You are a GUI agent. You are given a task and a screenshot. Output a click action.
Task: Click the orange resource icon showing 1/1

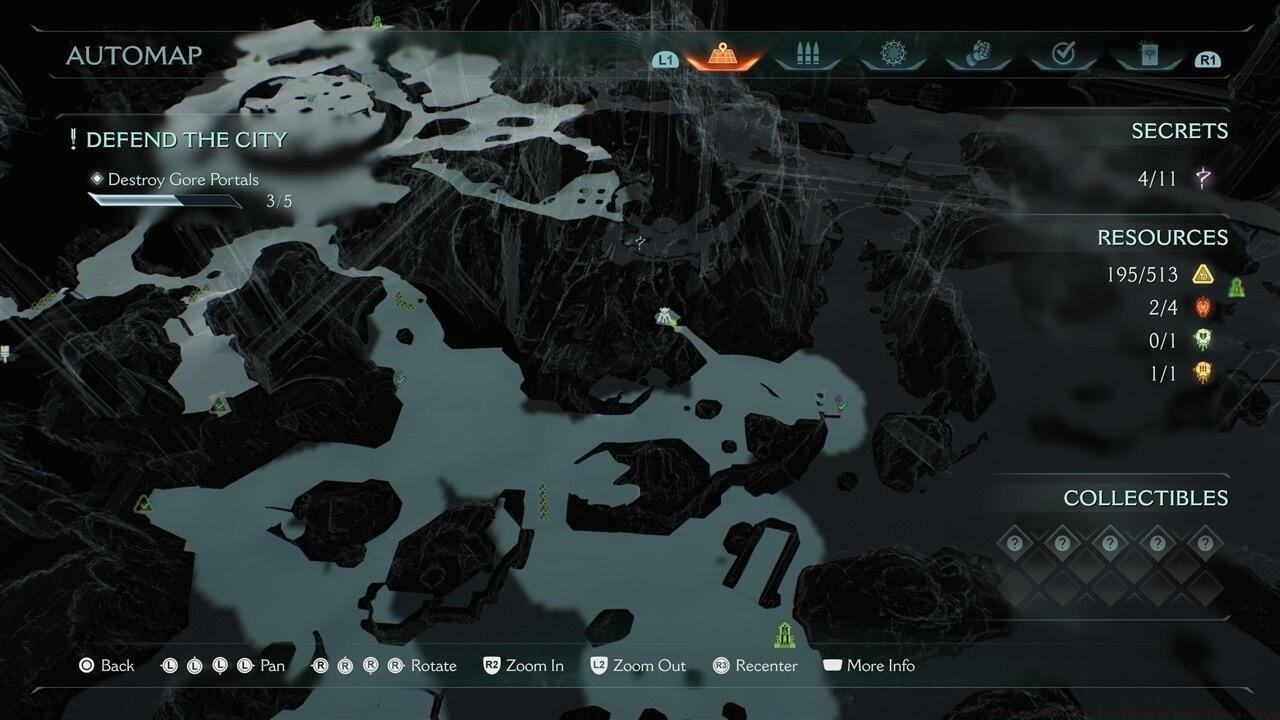(x=1203, y=374)
